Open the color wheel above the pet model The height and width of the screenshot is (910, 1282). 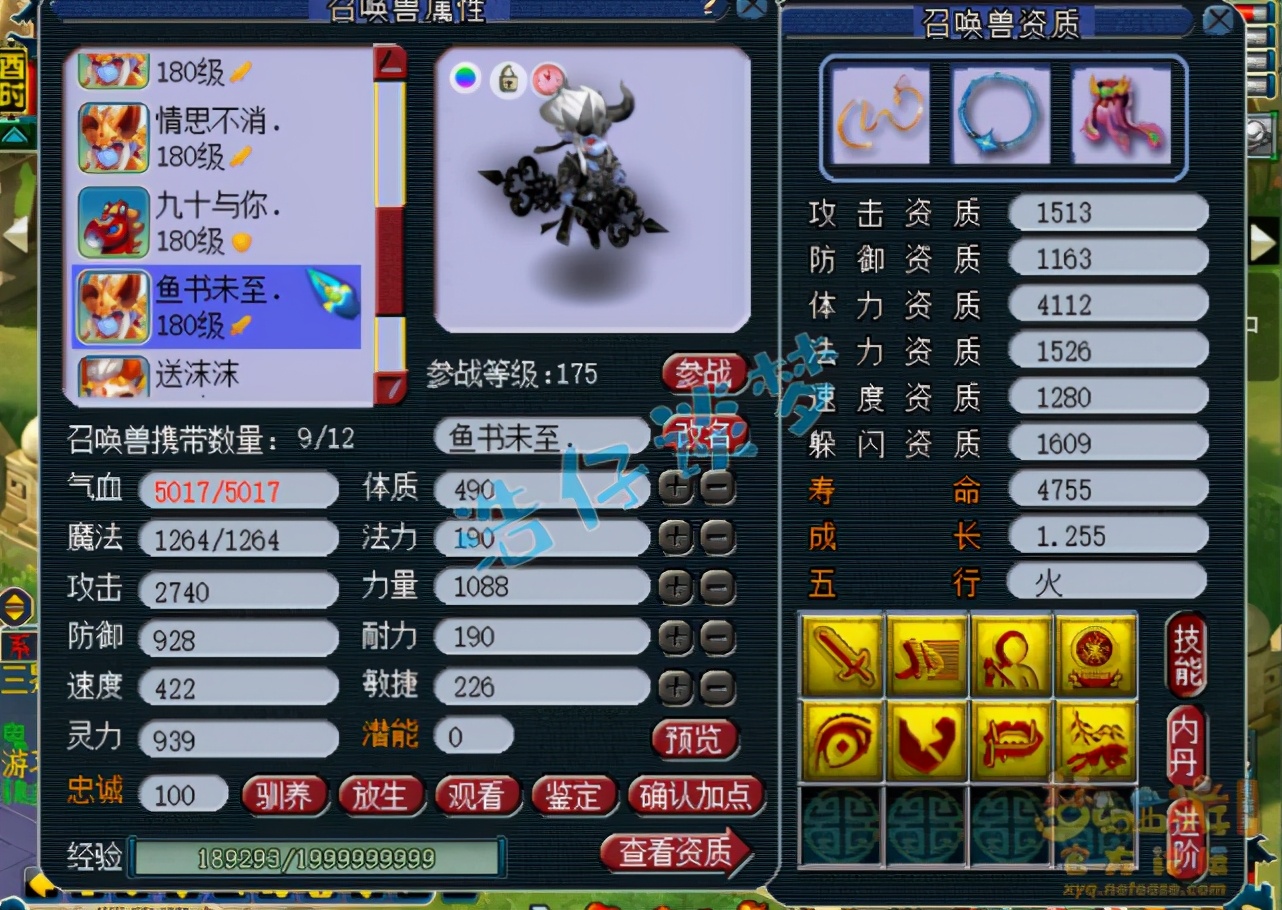[x=463, y=77]
